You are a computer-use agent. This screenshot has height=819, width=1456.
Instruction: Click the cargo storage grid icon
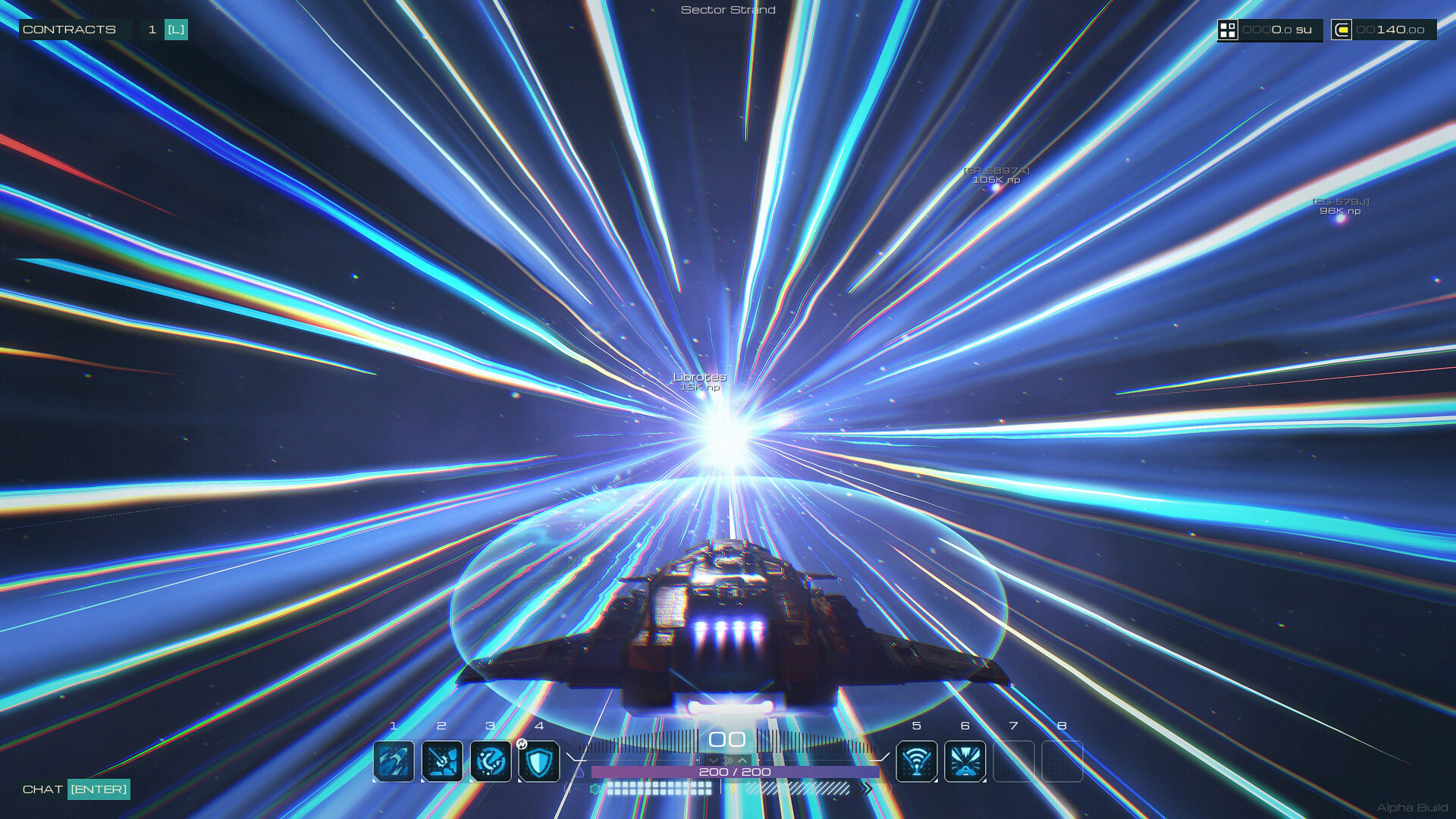pos(1228,30)
